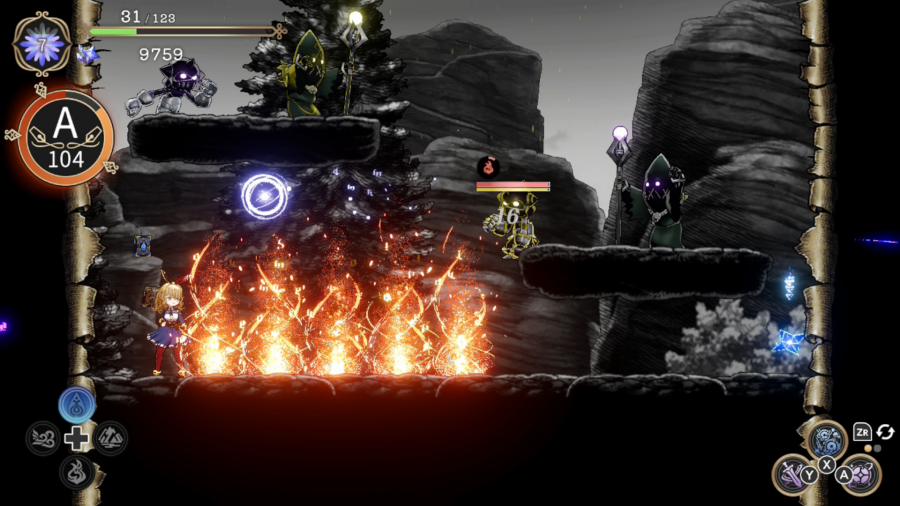Screen dimensions: 900x506
Task: Activate the blue swirling orbs skill
Action: point(827,439)
